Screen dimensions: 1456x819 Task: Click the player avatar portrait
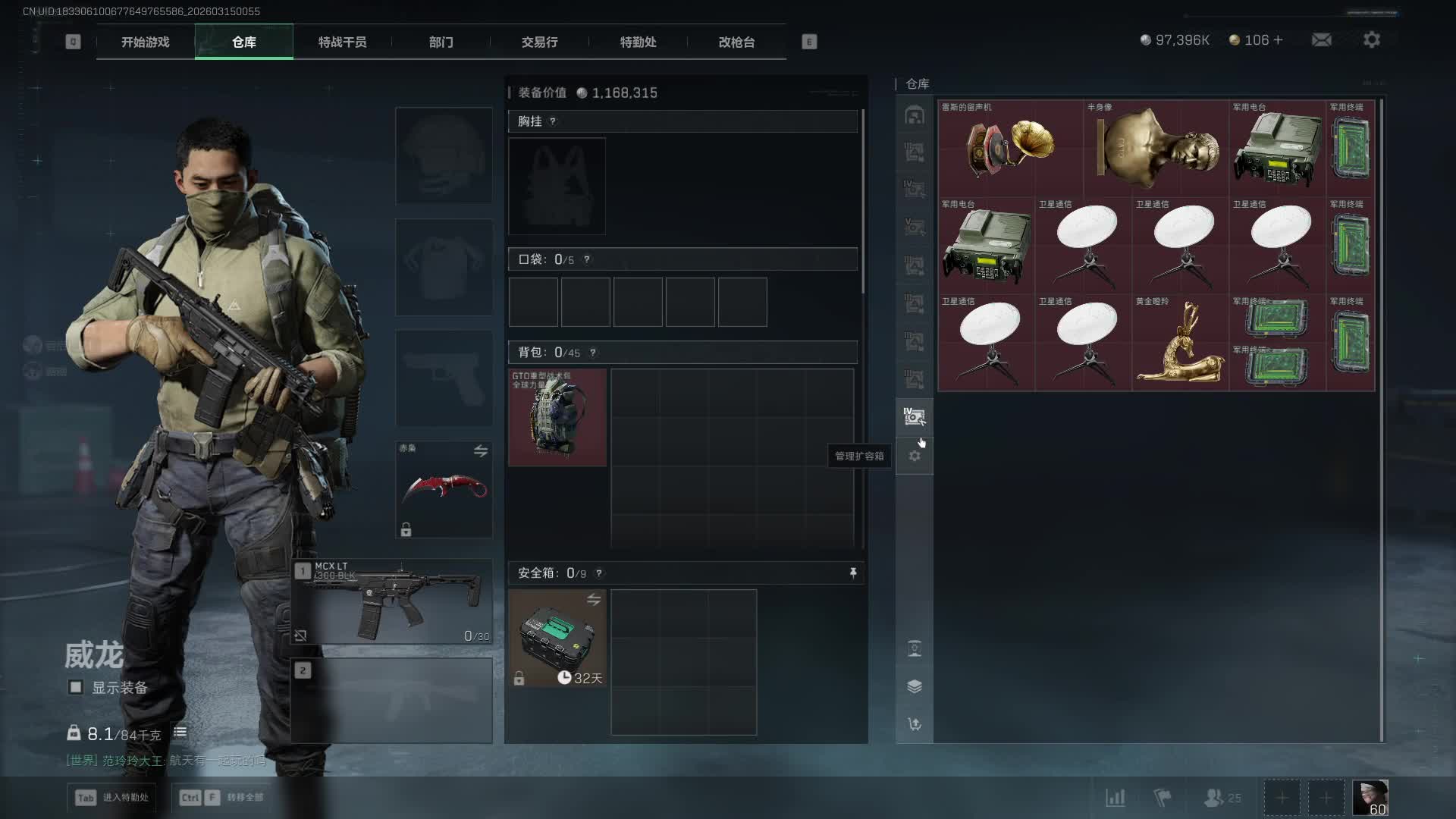(1370, 798)
